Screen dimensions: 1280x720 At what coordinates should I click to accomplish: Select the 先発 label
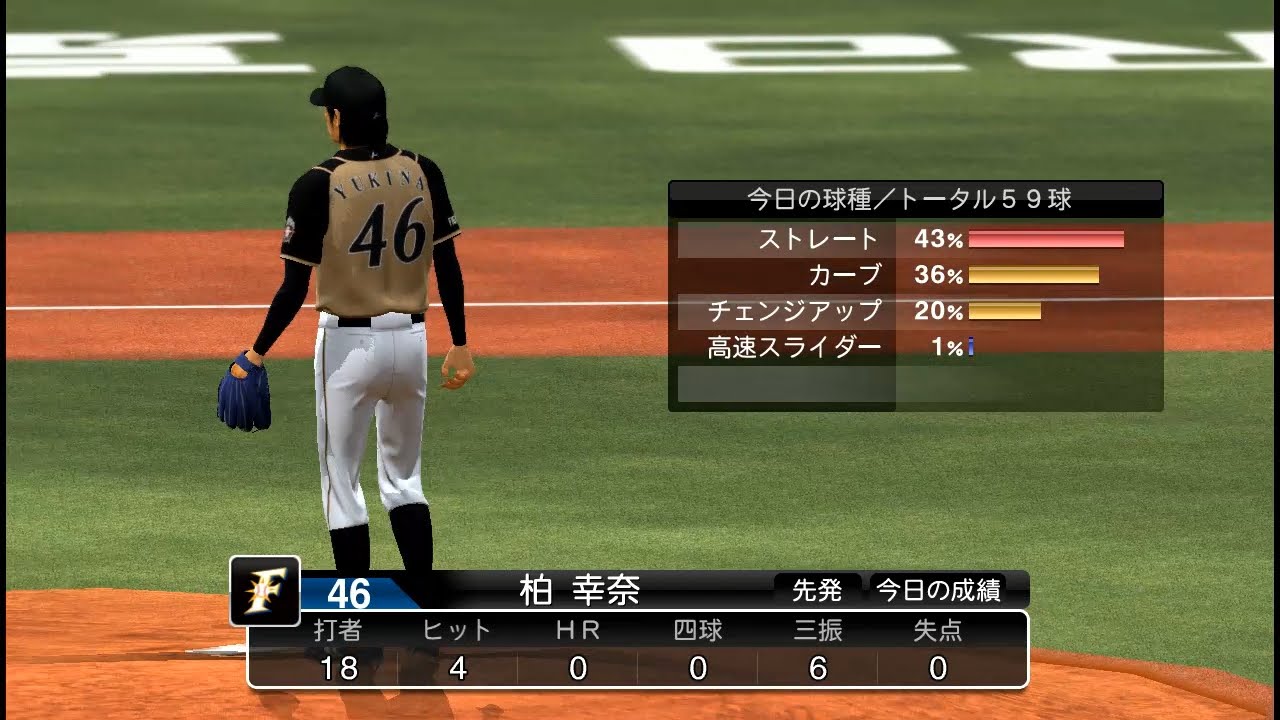coord(817,591)
